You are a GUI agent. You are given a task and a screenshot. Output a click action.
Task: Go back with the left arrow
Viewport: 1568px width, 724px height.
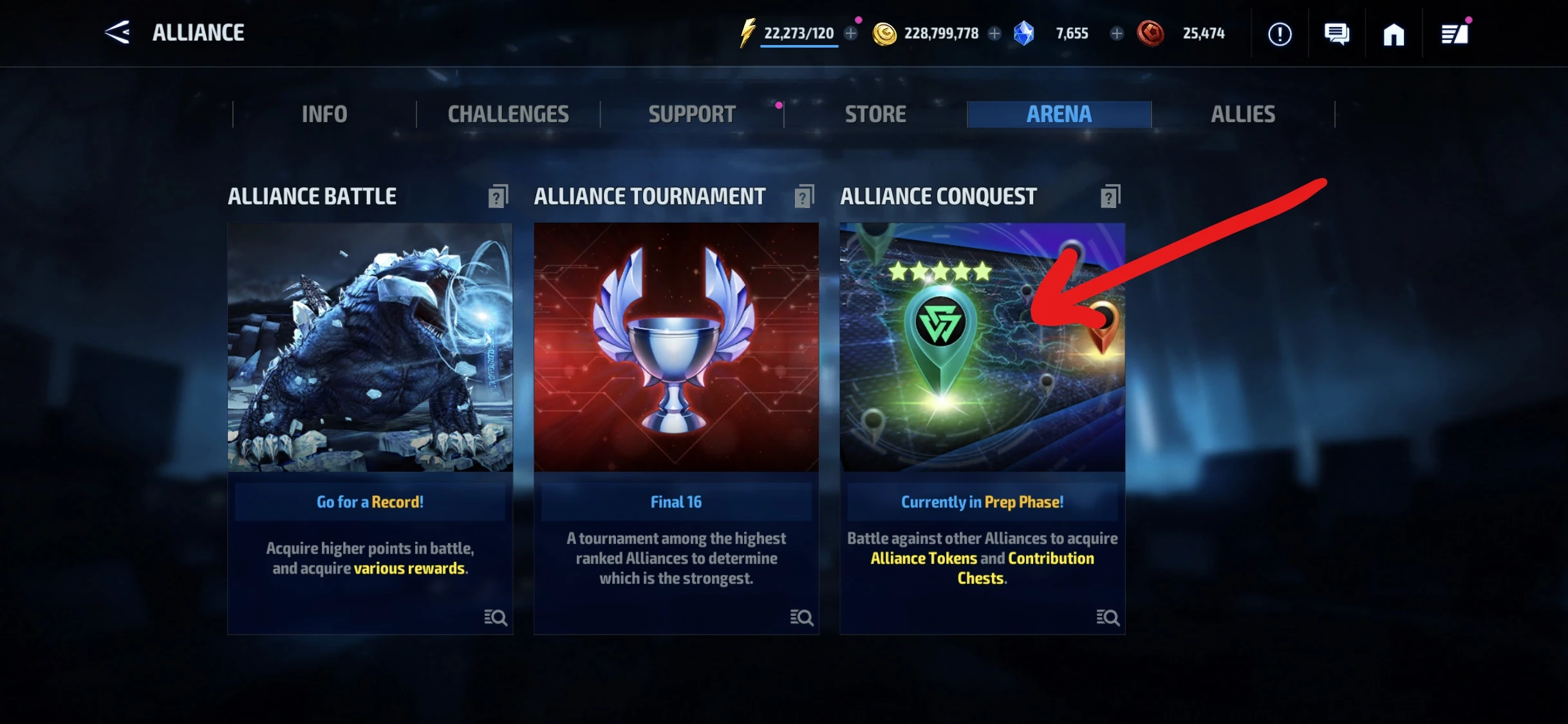(116, 33)
